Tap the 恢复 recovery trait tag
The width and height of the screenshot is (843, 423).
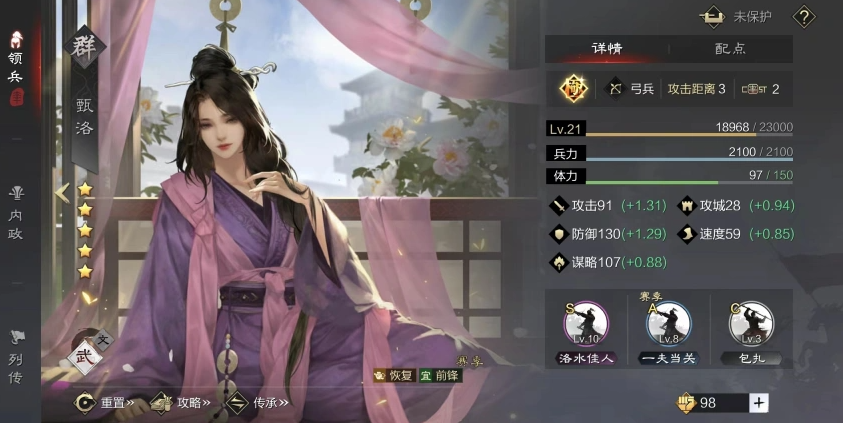pos(393,376)
